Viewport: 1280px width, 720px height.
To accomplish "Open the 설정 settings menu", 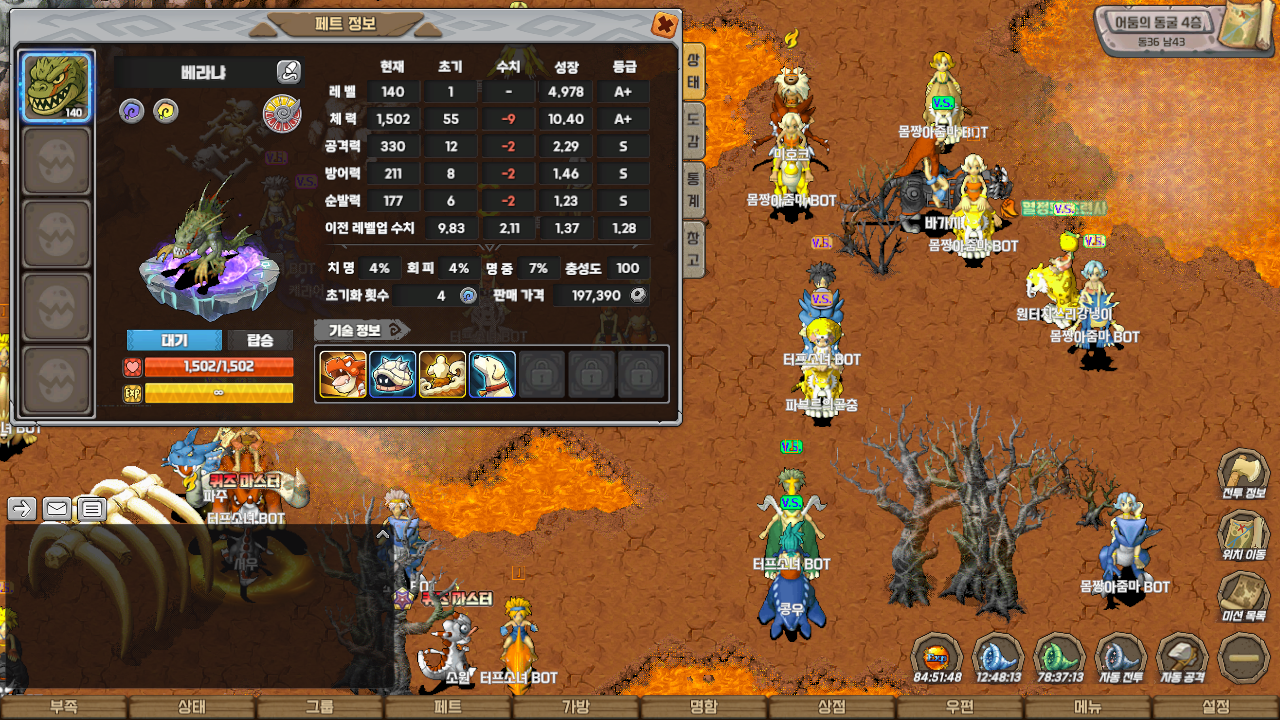I will click(1215, 707).
